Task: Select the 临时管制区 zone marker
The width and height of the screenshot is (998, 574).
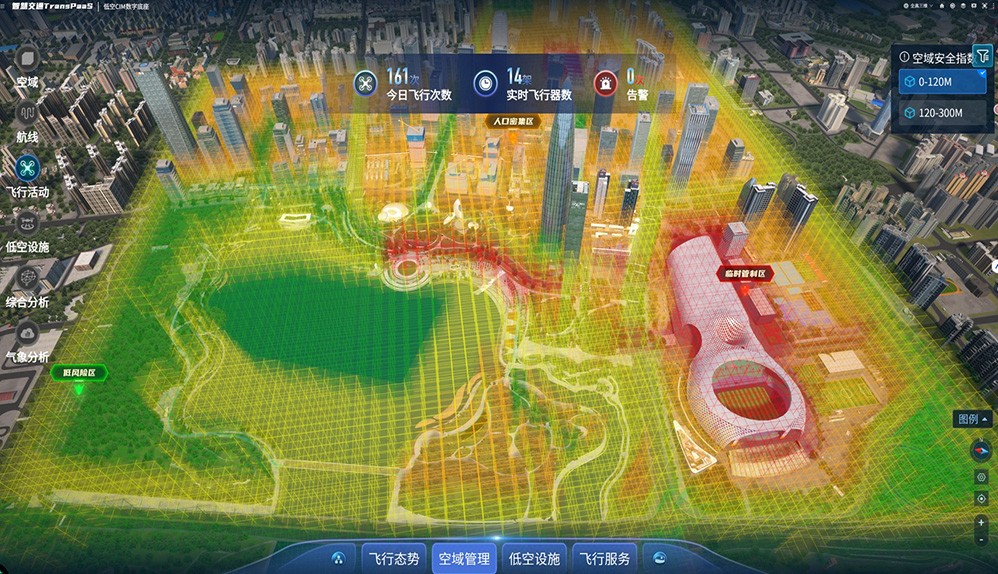Action: [x=746, y=272]
